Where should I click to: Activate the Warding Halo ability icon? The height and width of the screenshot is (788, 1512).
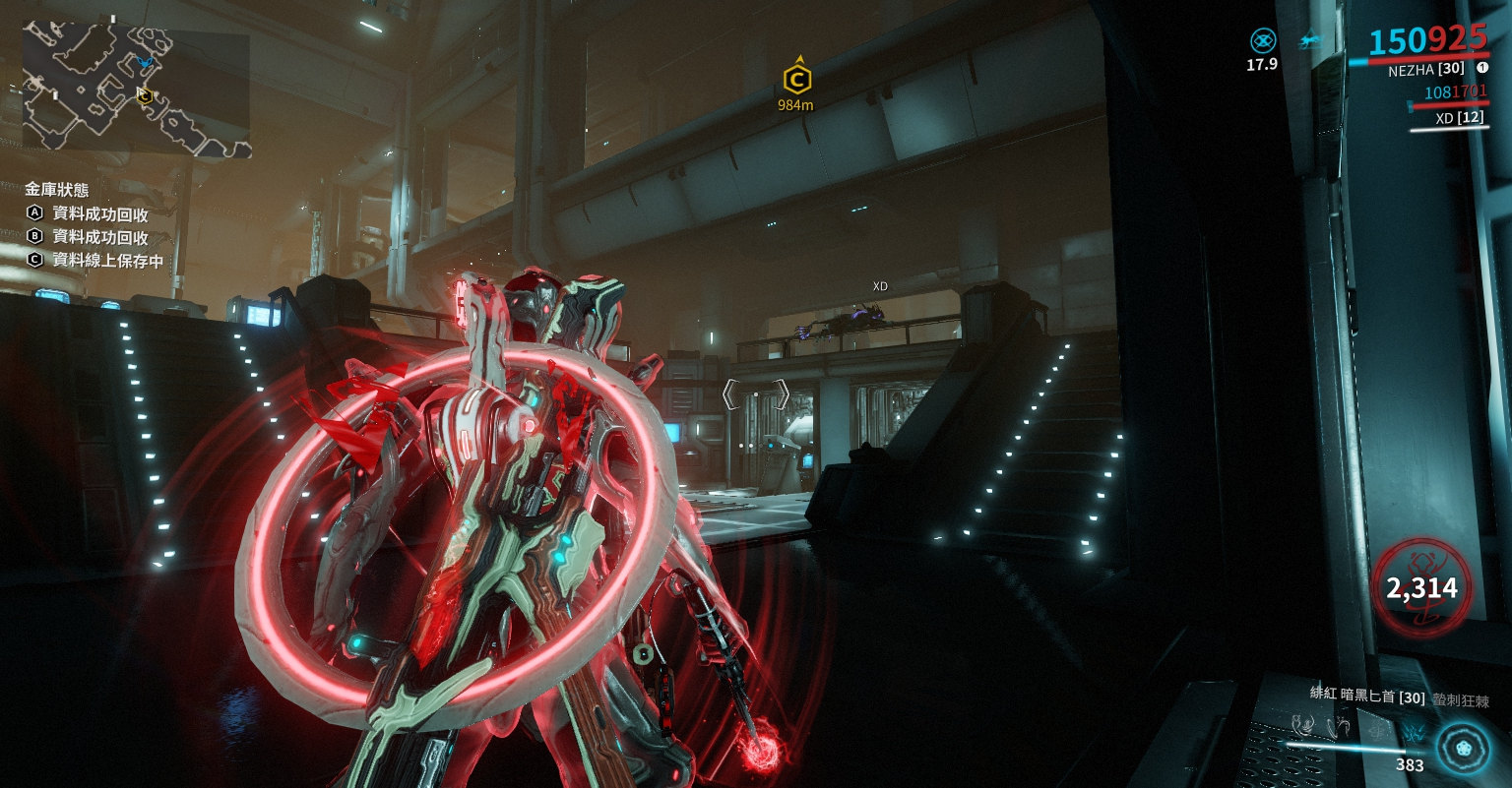1378,729
